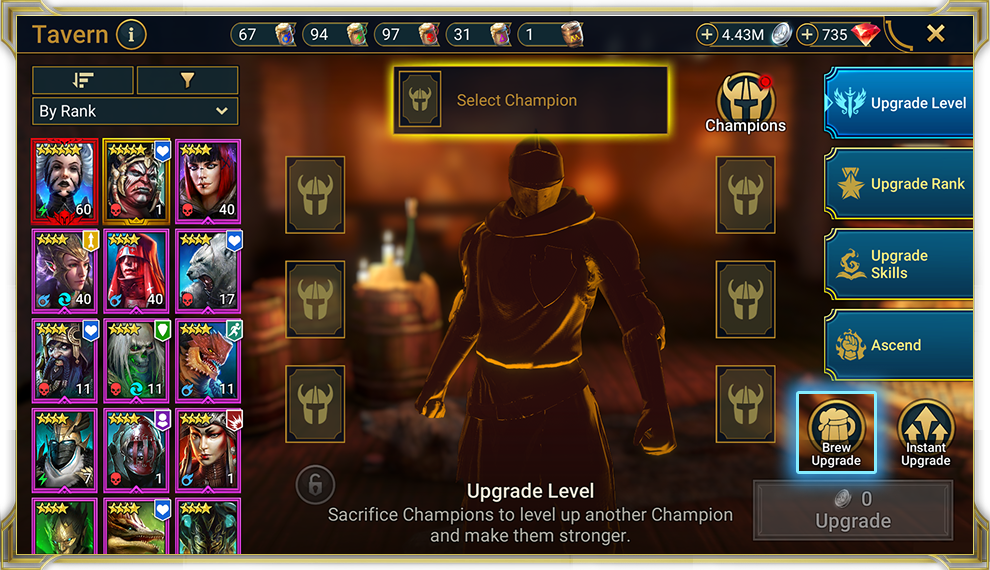
Task: Open the Champions collection button
Action: point(745,102)
